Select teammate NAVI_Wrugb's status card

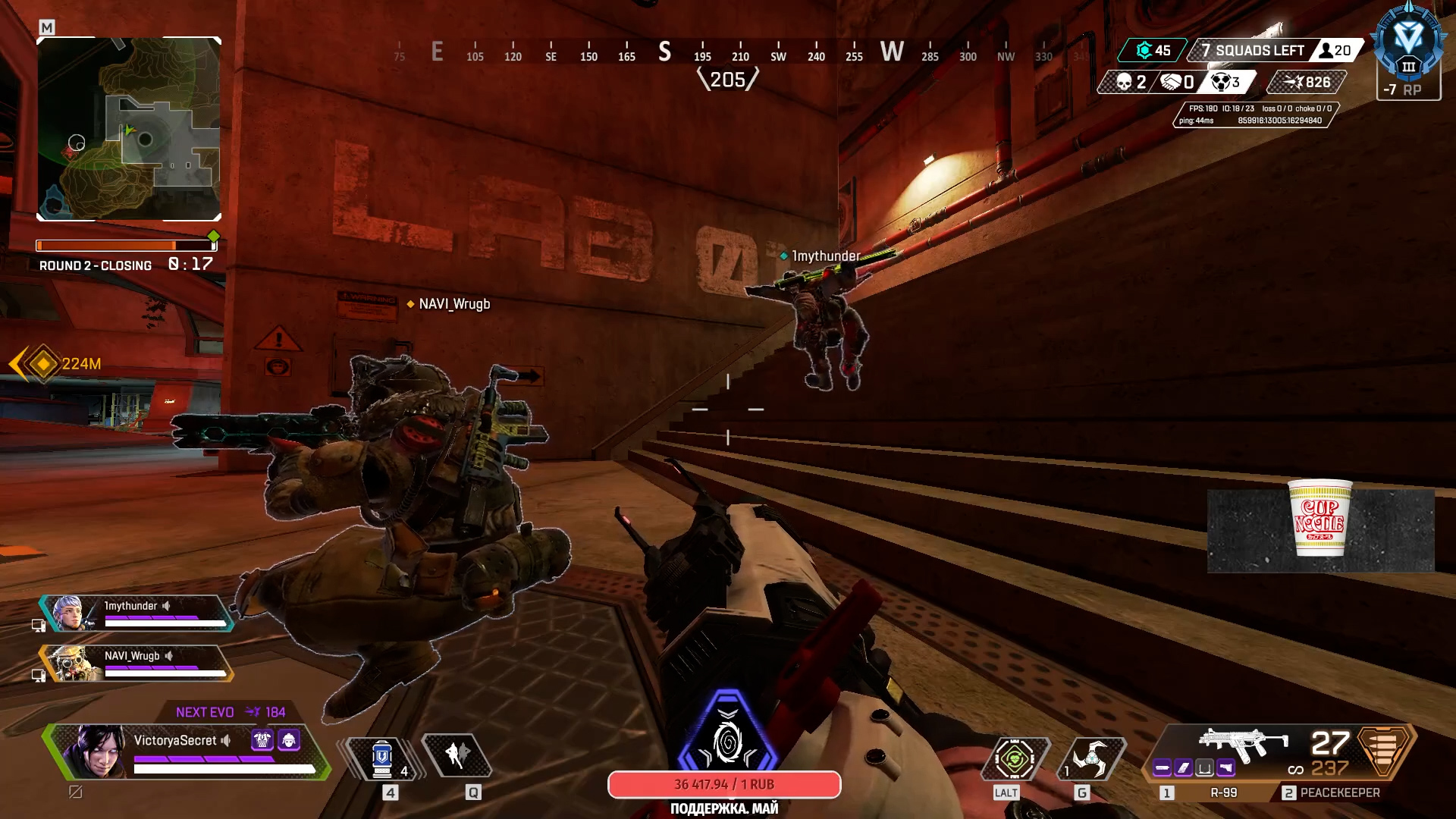click(x=136, y=664)
